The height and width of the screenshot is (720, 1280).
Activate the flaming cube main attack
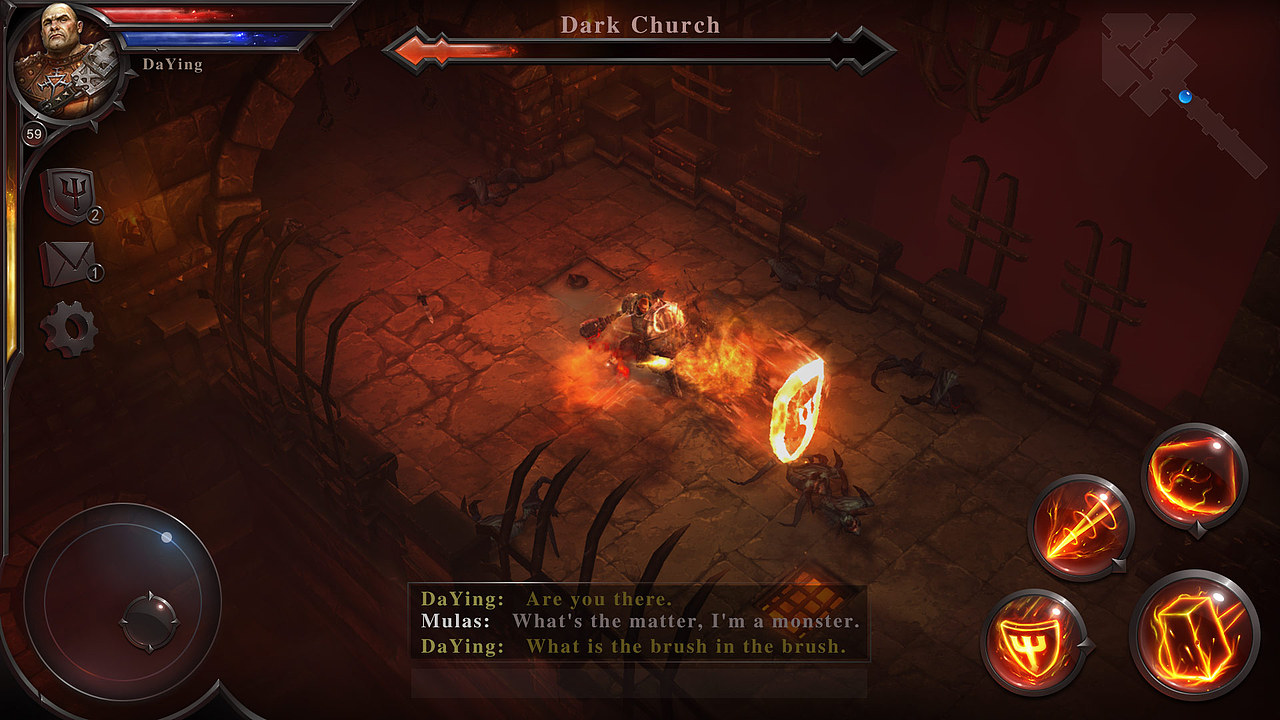pos(1194,633)
